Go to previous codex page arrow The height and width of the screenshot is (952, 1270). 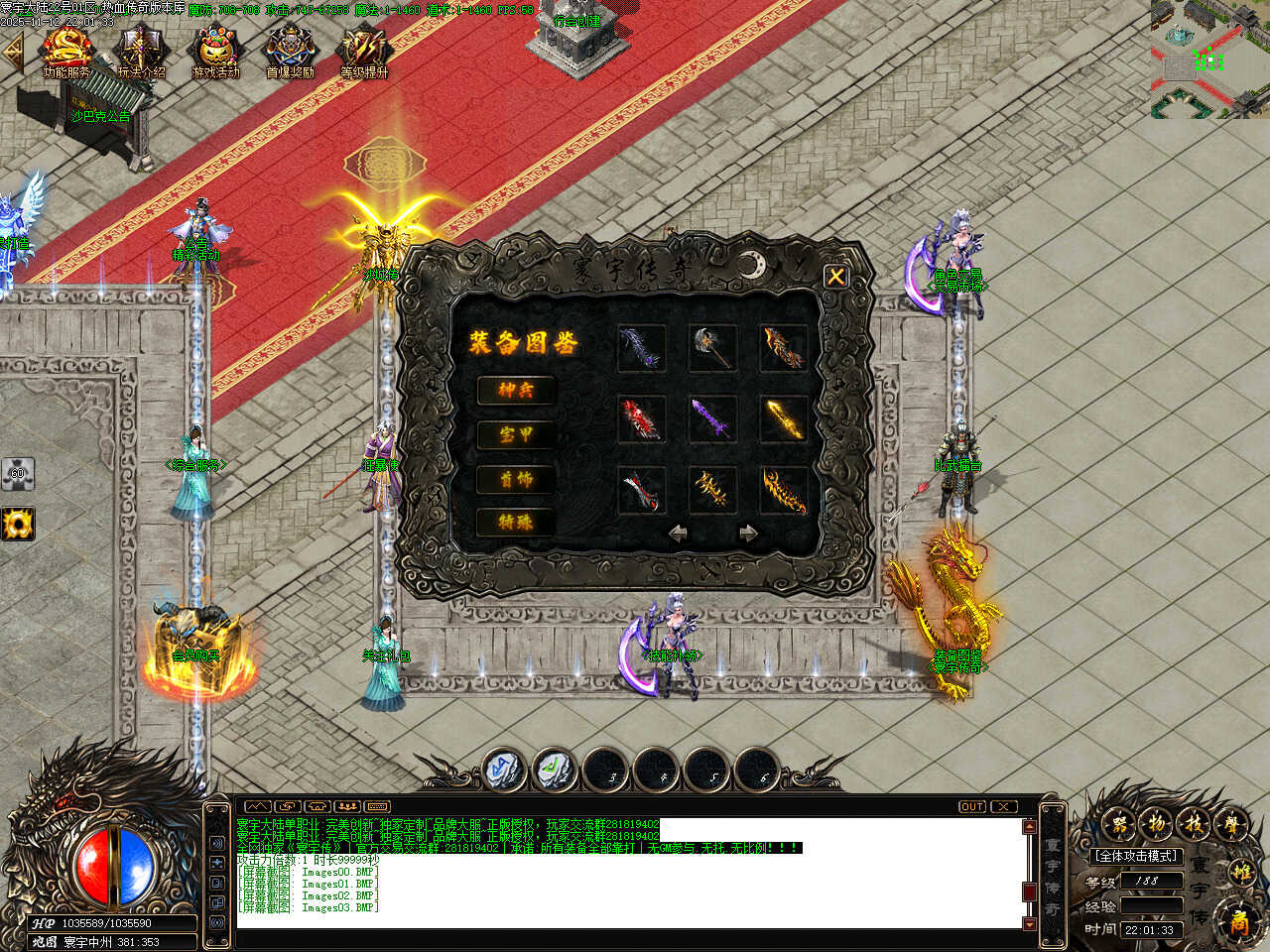pos(679,534)
